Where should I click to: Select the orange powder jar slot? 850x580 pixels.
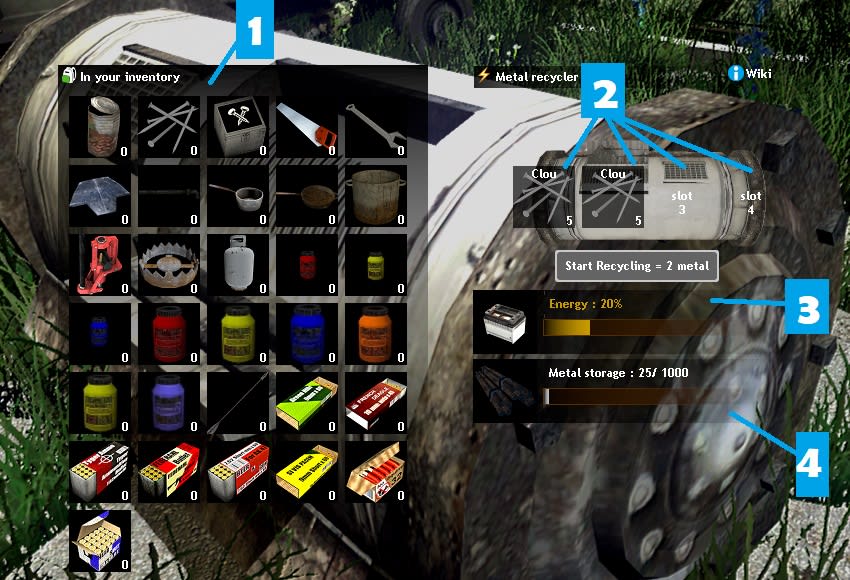375,332
